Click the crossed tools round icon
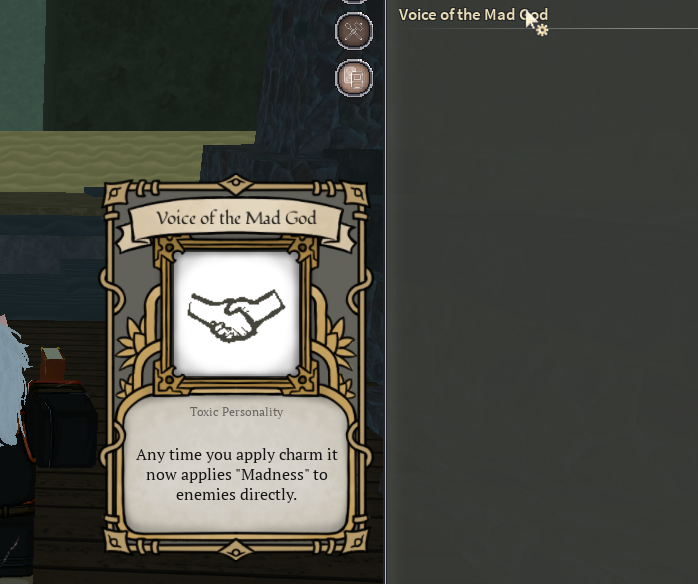The image size is (698, 584). point(353,30)
